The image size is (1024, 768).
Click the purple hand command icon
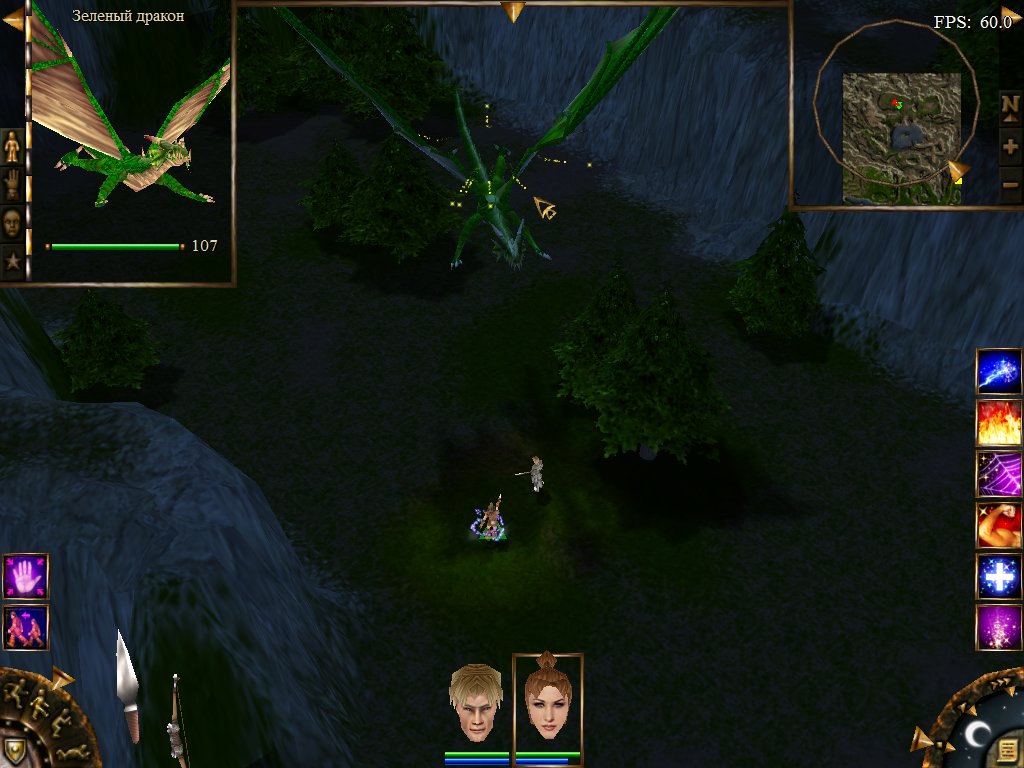point(25,576)
